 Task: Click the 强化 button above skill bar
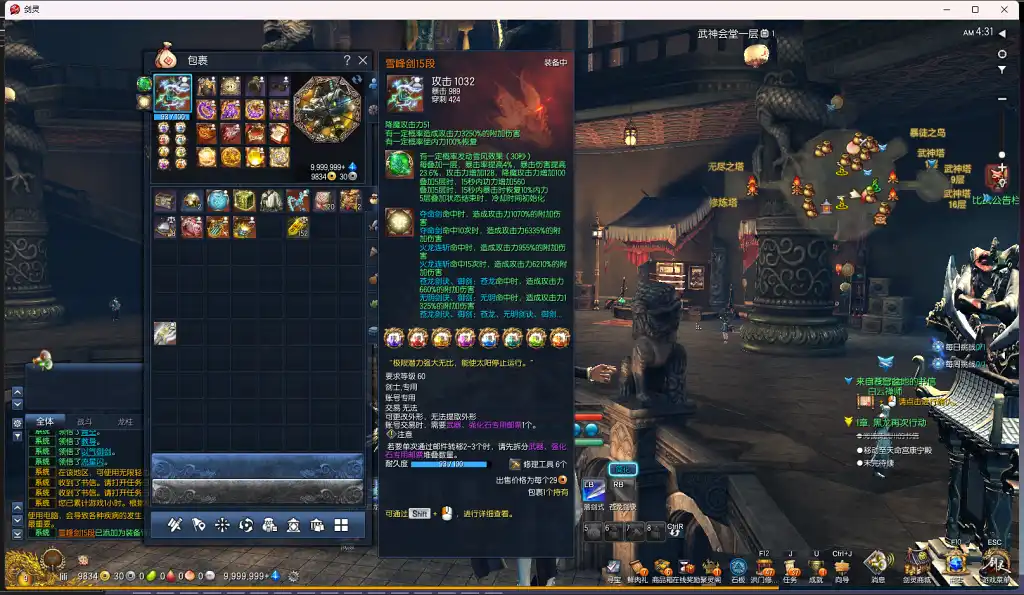[622, 469]
